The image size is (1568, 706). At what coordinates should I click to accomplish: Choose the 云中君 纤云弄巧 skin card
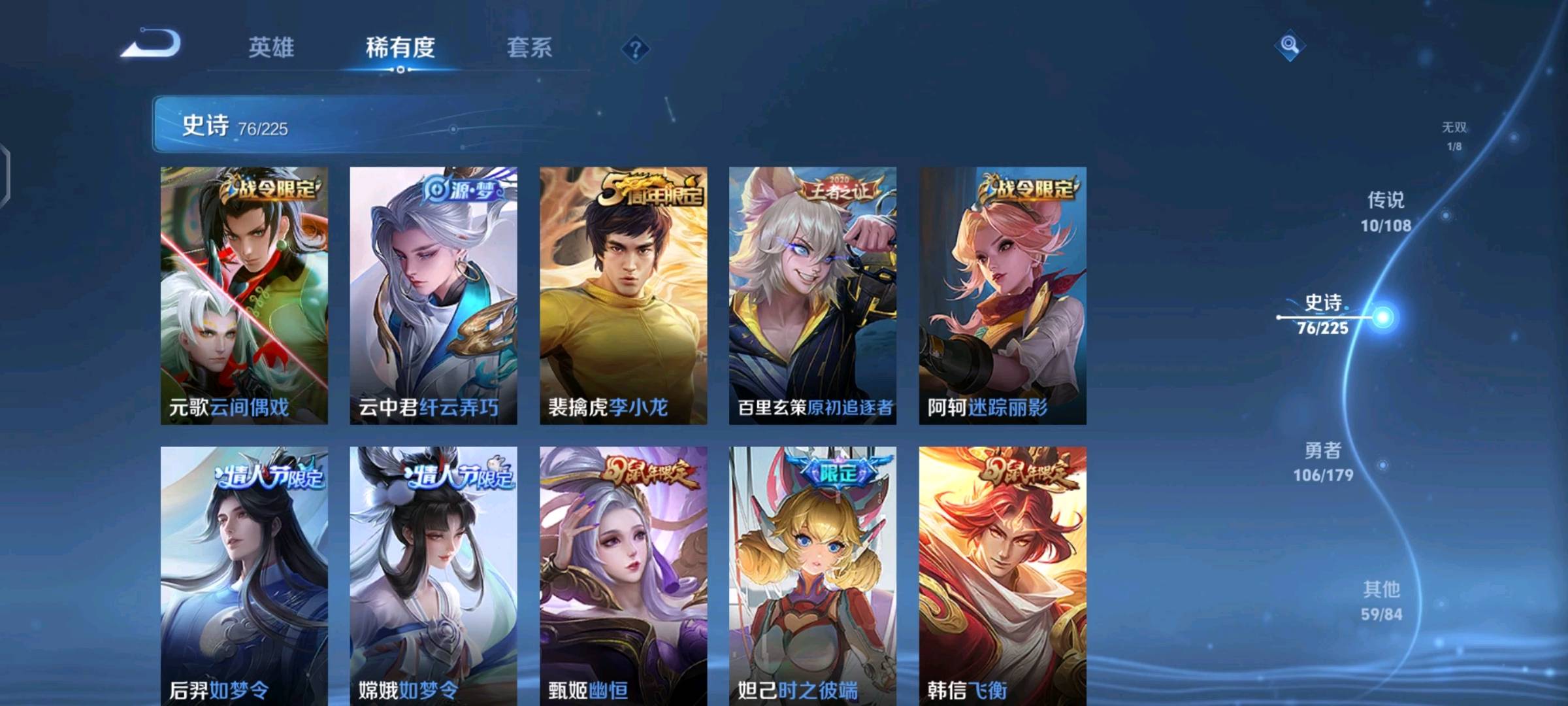pos(433,295)
